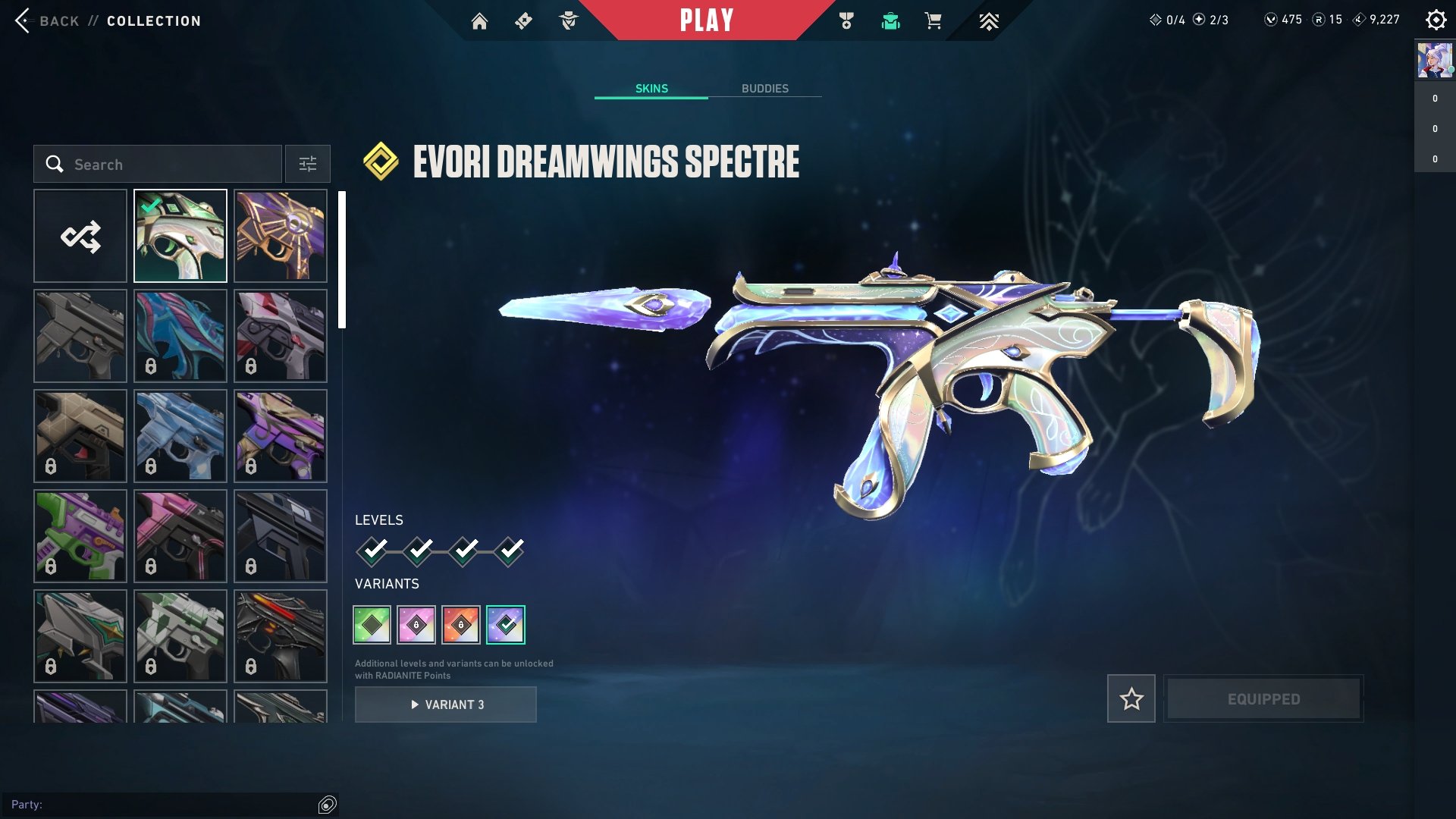The height and width of the screenshot is (819, 1456).
Task: Click the Equipped button
Action: pos(1263,698)
